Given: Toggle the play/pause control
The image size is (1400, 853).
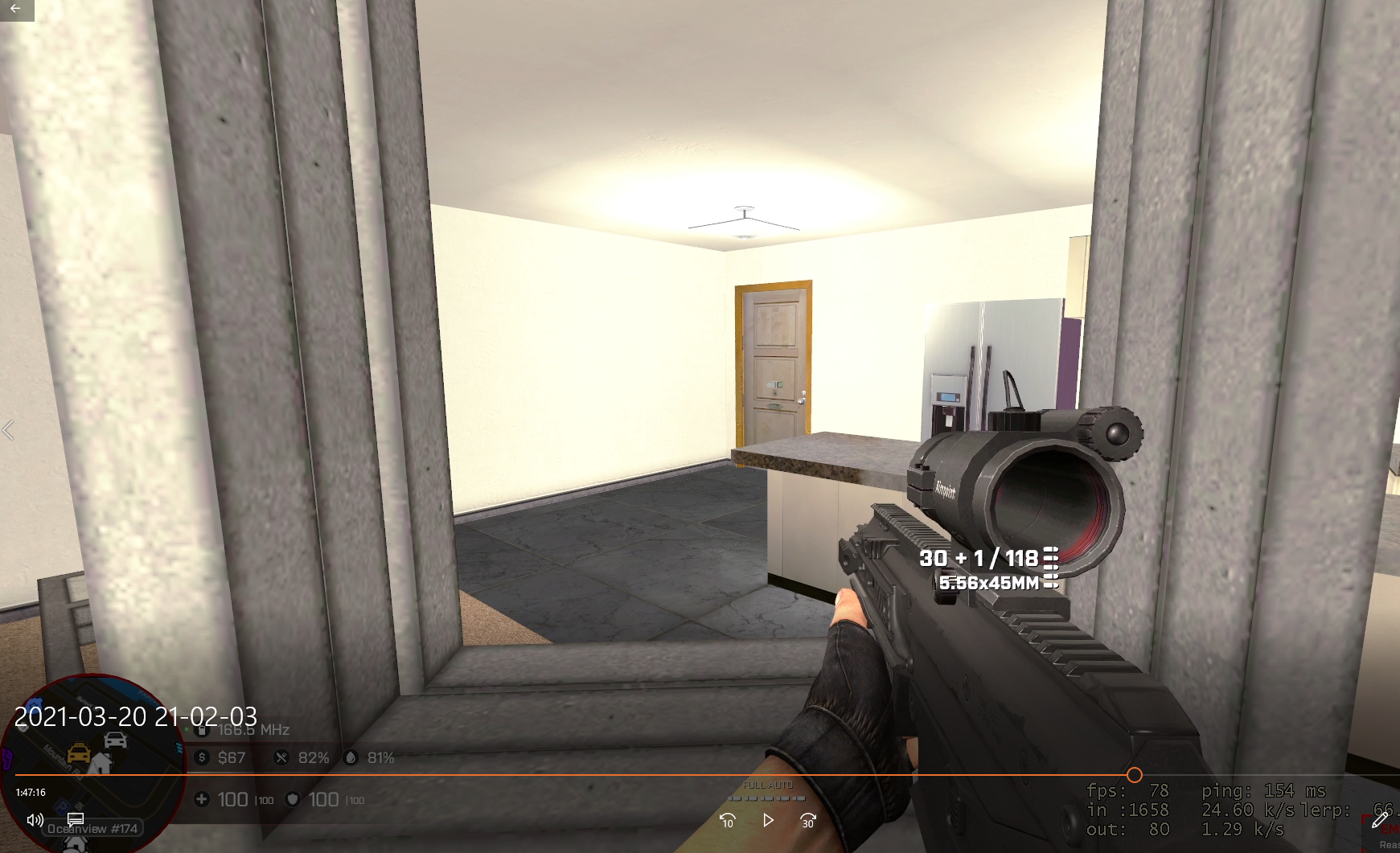Looking at the screenshot, I should click(x=767, y=821).
